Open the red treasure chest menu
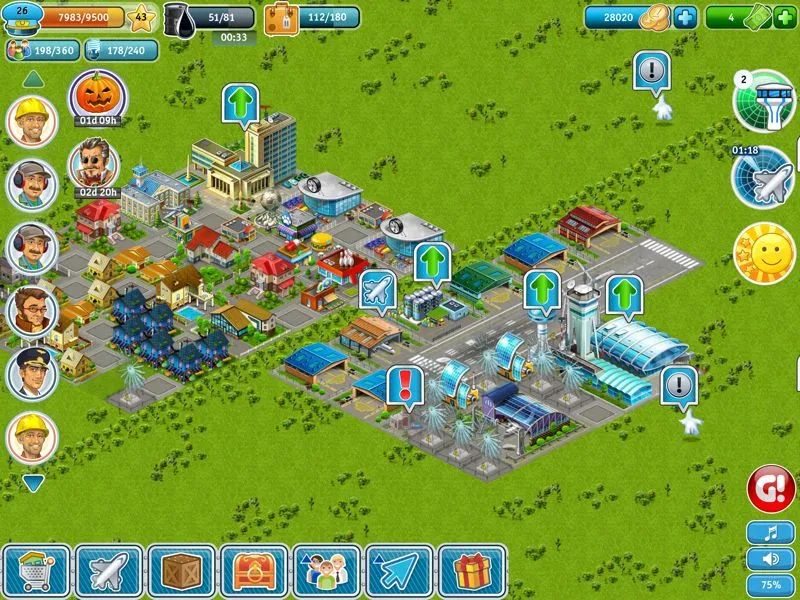The image size is (800, 600). click(x=254, y=571)
